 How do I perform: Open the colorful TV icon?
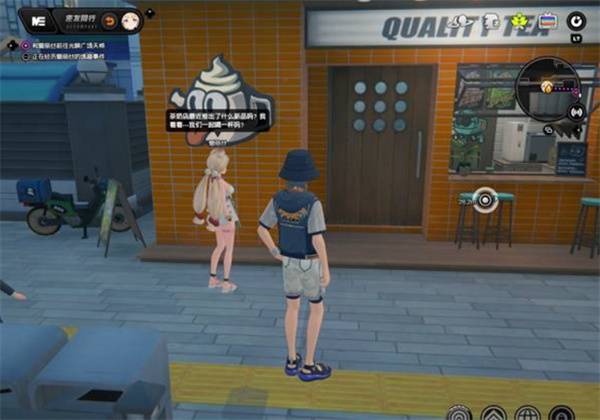tap(546, 21)
